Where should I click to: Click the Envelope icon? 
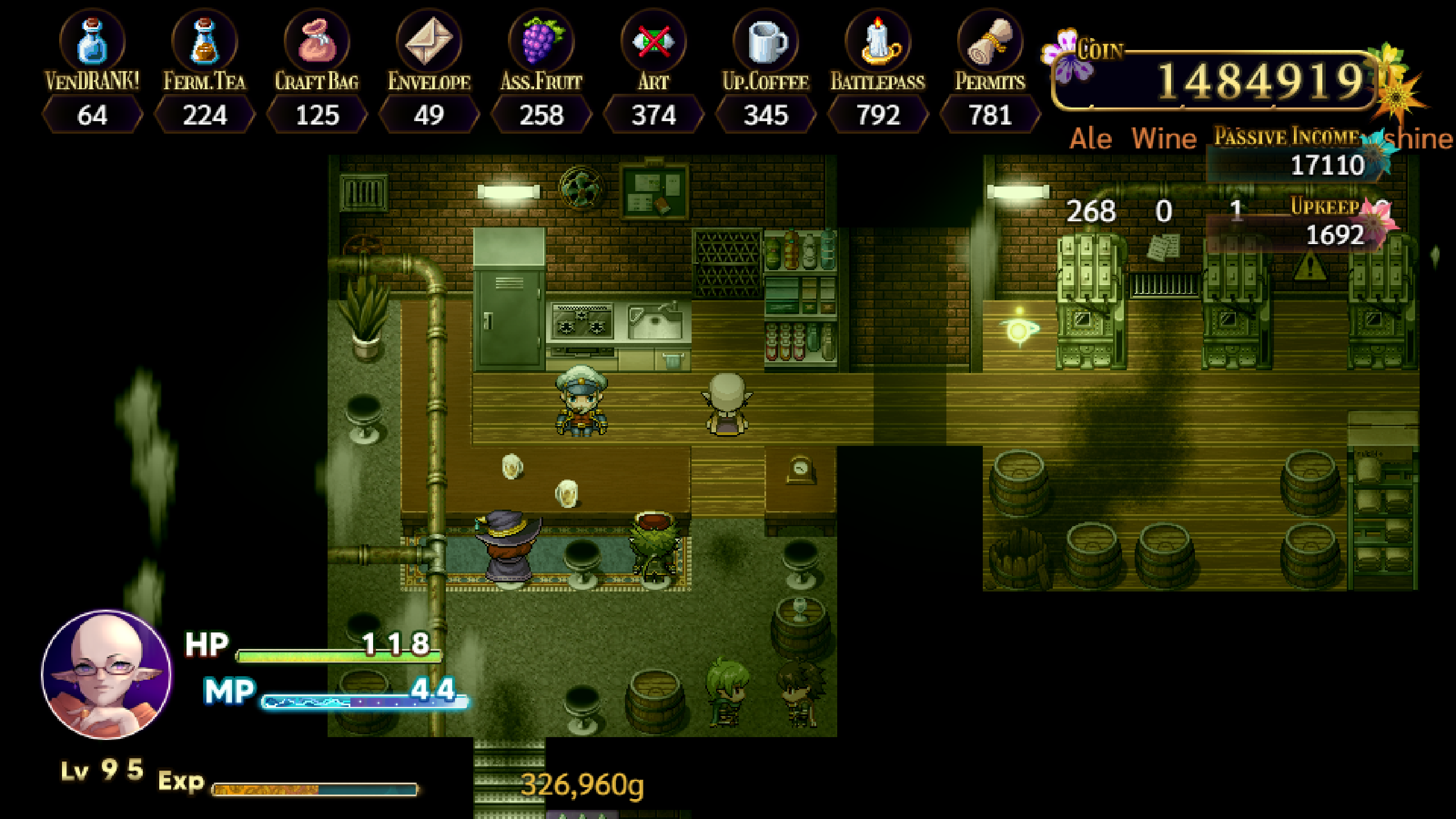[429, 43]
